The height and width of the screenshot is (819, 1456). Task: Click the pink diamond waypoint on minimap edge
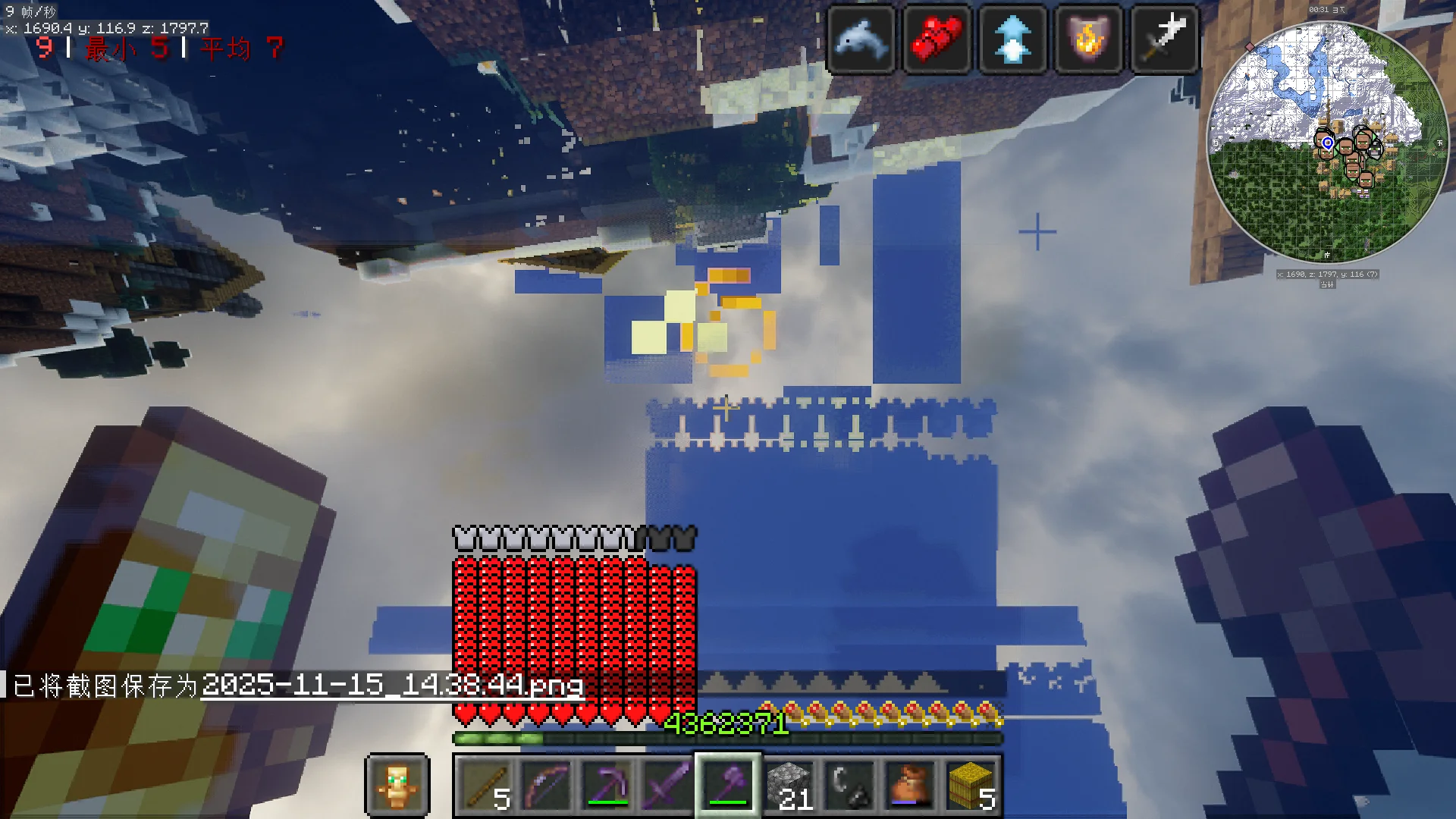[x=1250, y=47]
